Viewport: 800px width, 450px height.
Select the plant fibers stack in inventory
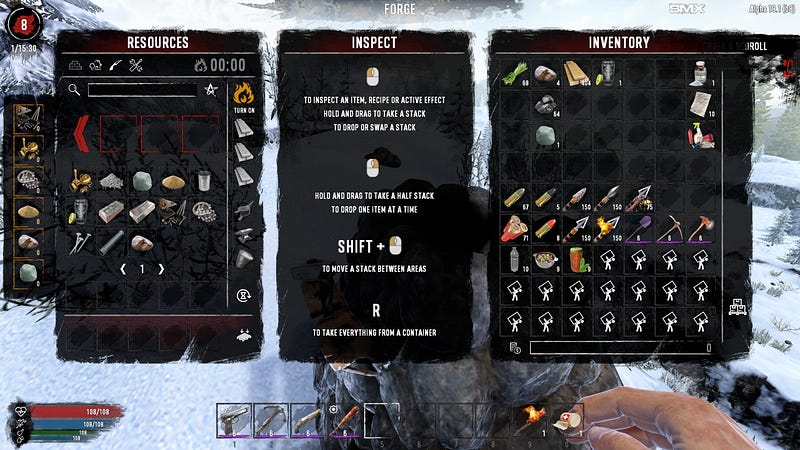[x=513, y=74]
